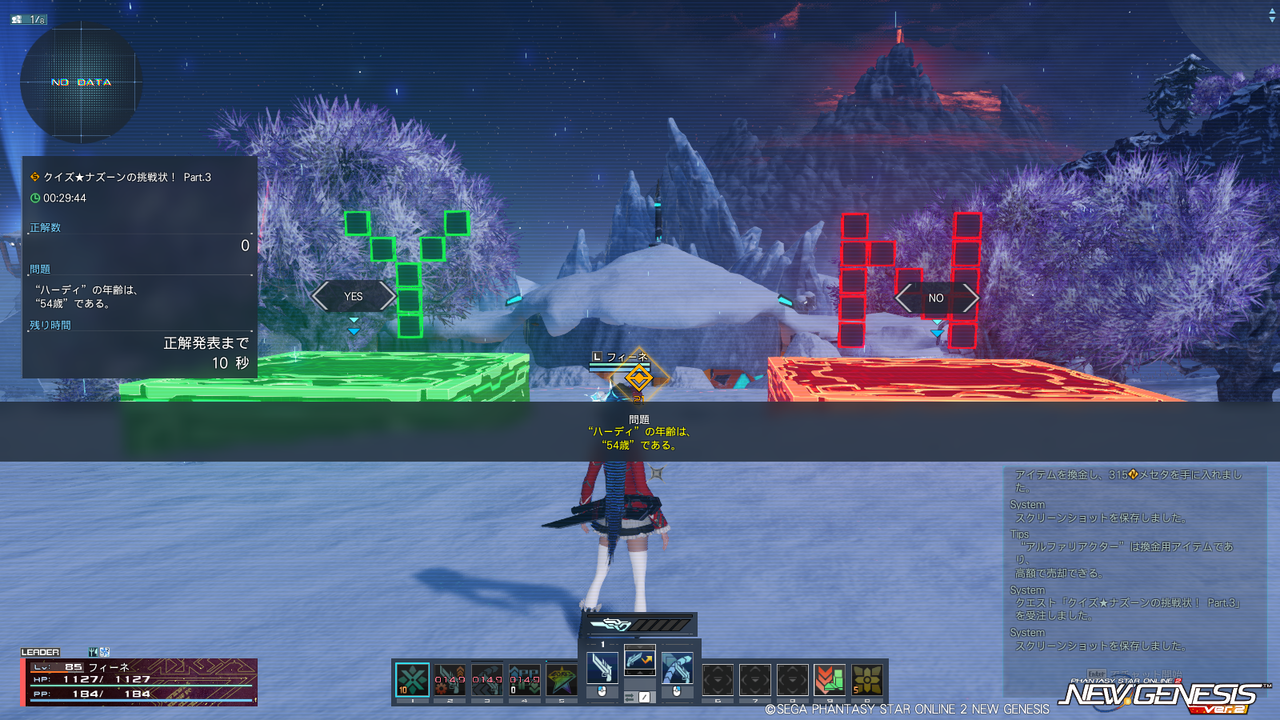1280x720 pixels.
Task: Select the yellow flower icon in slot 0
Action: tap(867, 680)
